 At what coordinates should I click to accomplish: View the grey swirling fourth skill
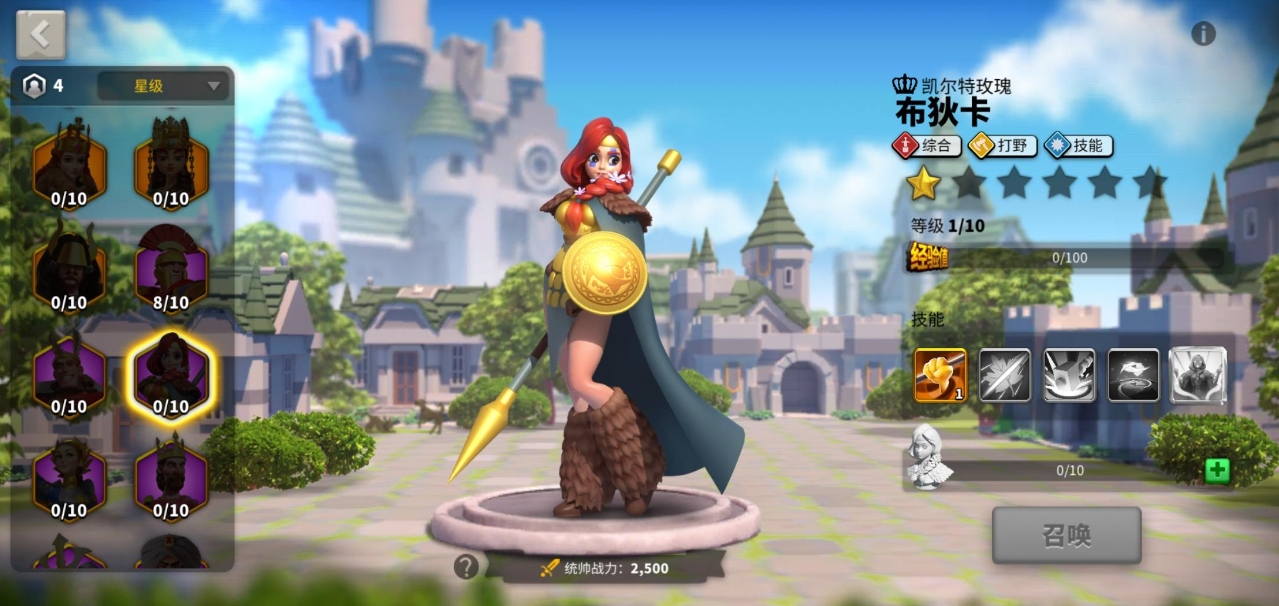(x=1133, y=375)
